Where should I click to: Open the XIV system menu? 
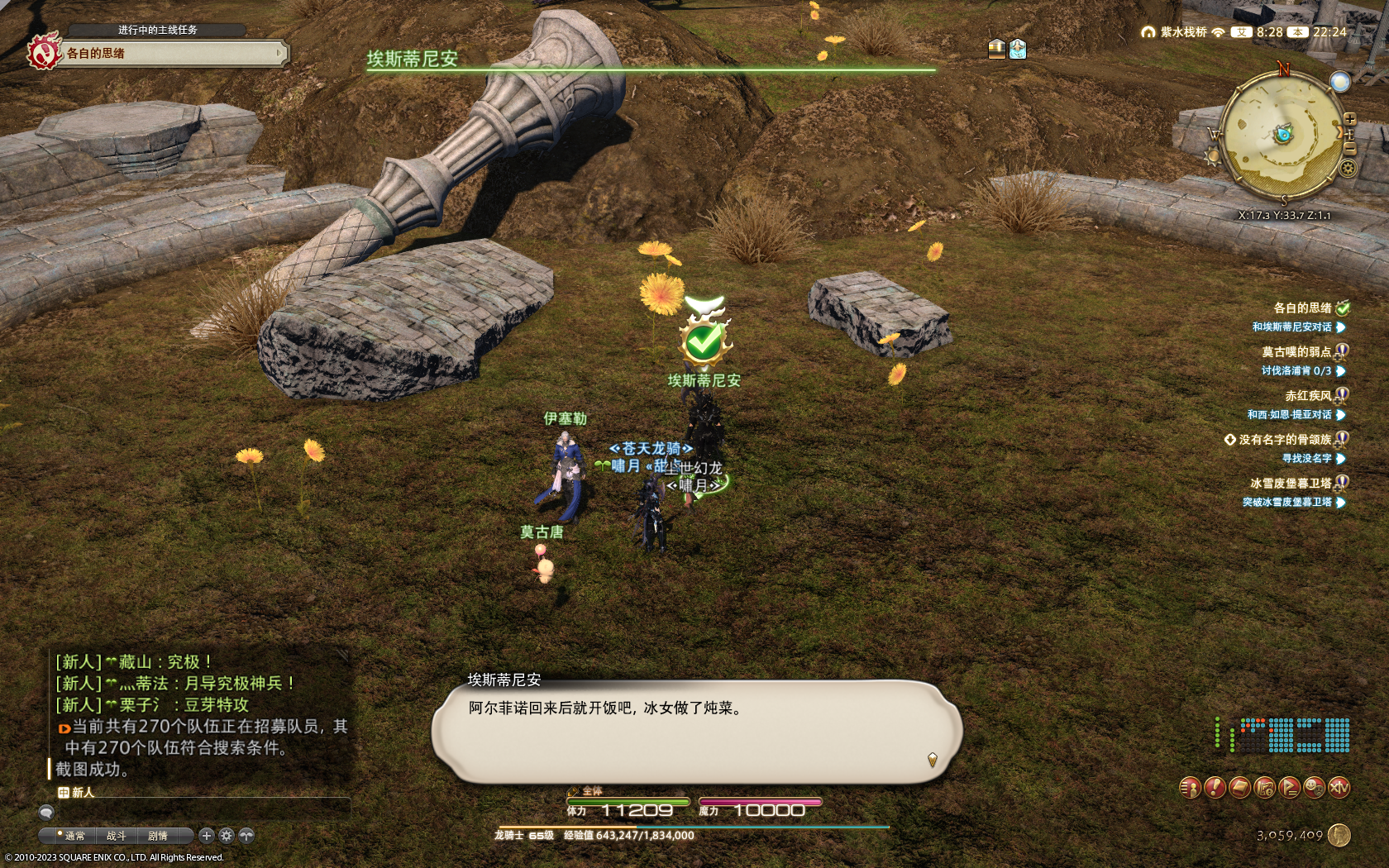tap(1339, 788)
